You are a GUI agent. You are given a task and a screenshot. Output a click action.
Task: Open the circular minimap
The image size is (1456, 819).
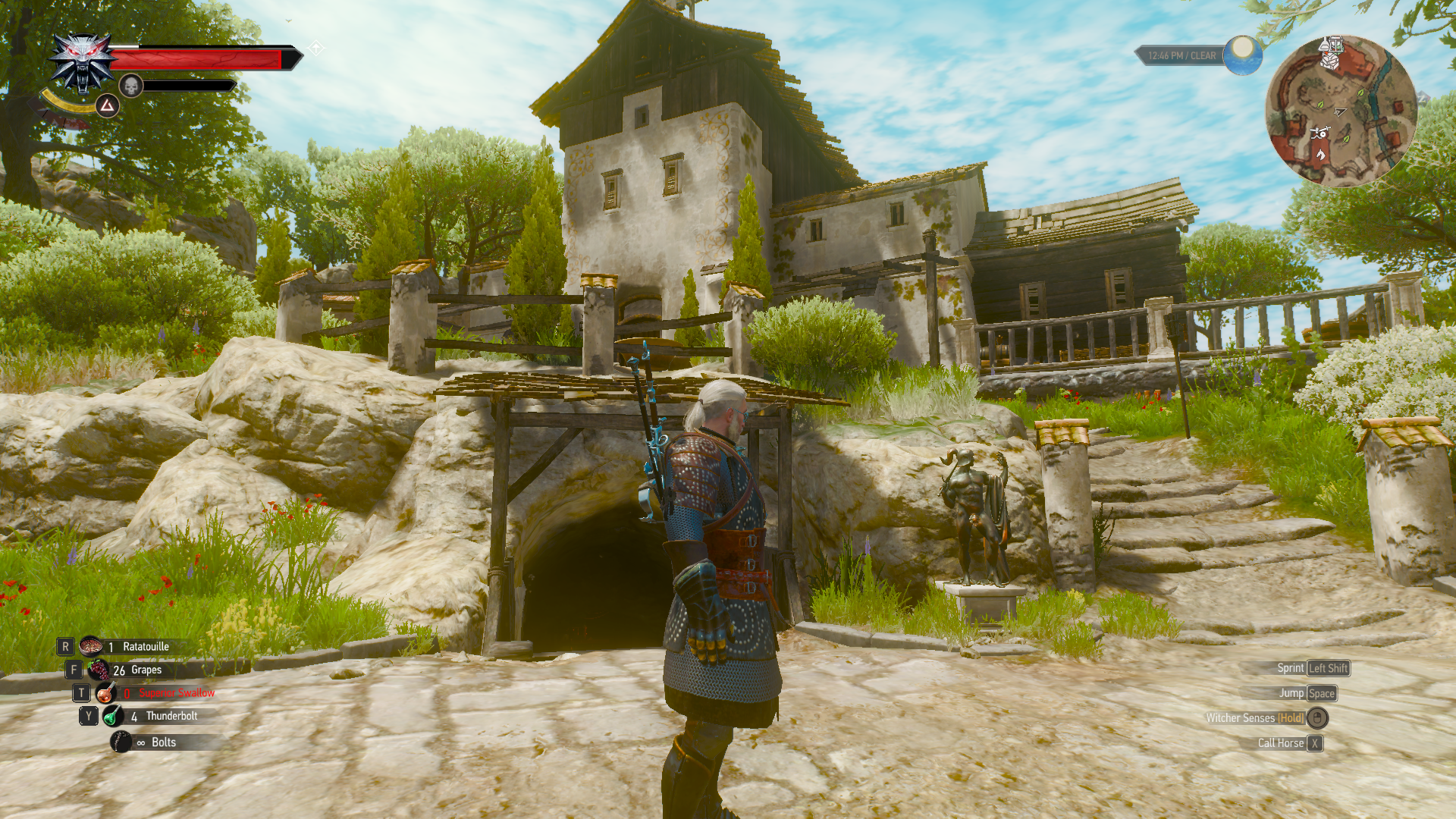click(x=1341, y=111)
